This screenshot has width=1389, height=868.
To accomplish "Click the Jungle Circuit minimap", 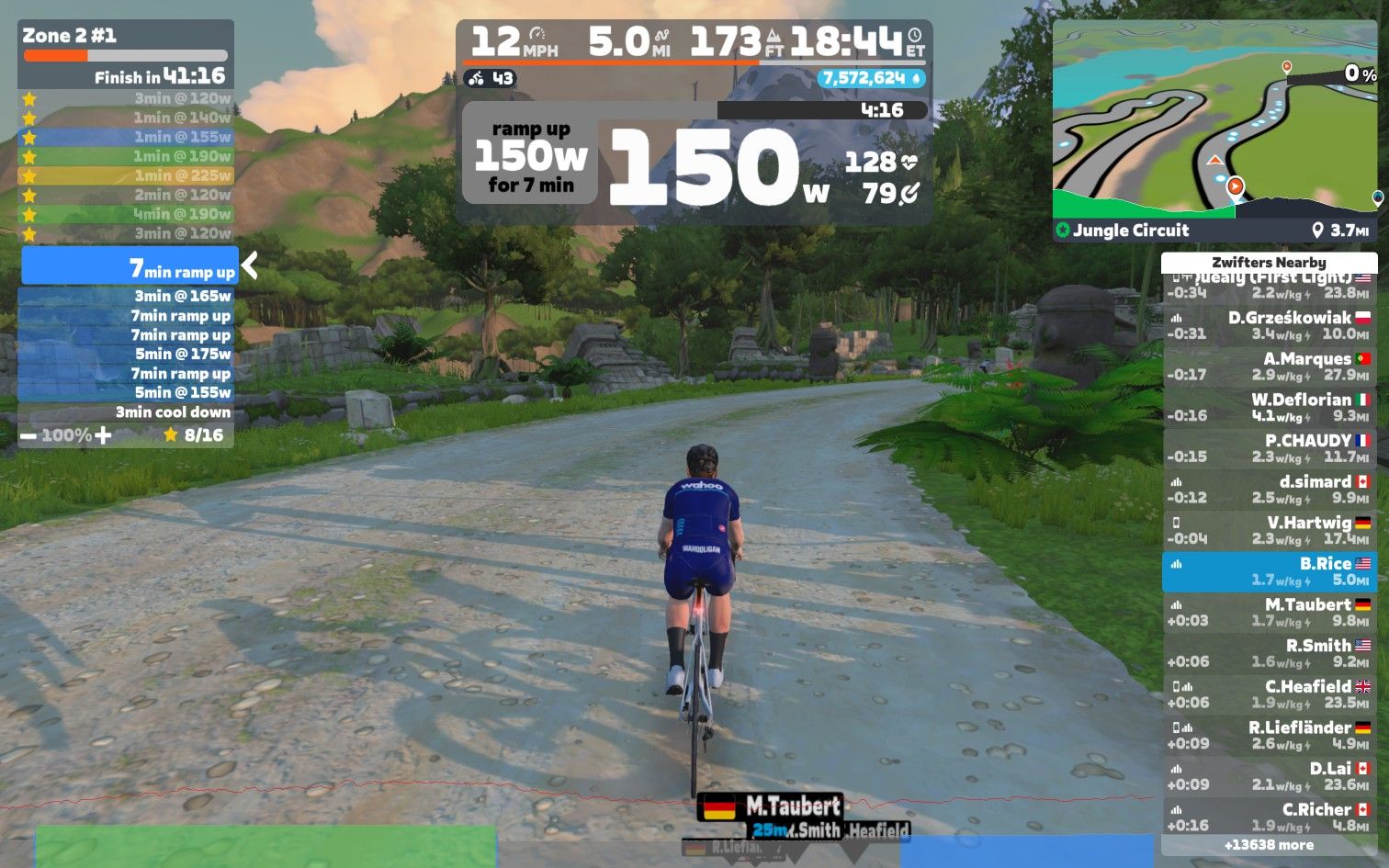I will point(1215,119).
